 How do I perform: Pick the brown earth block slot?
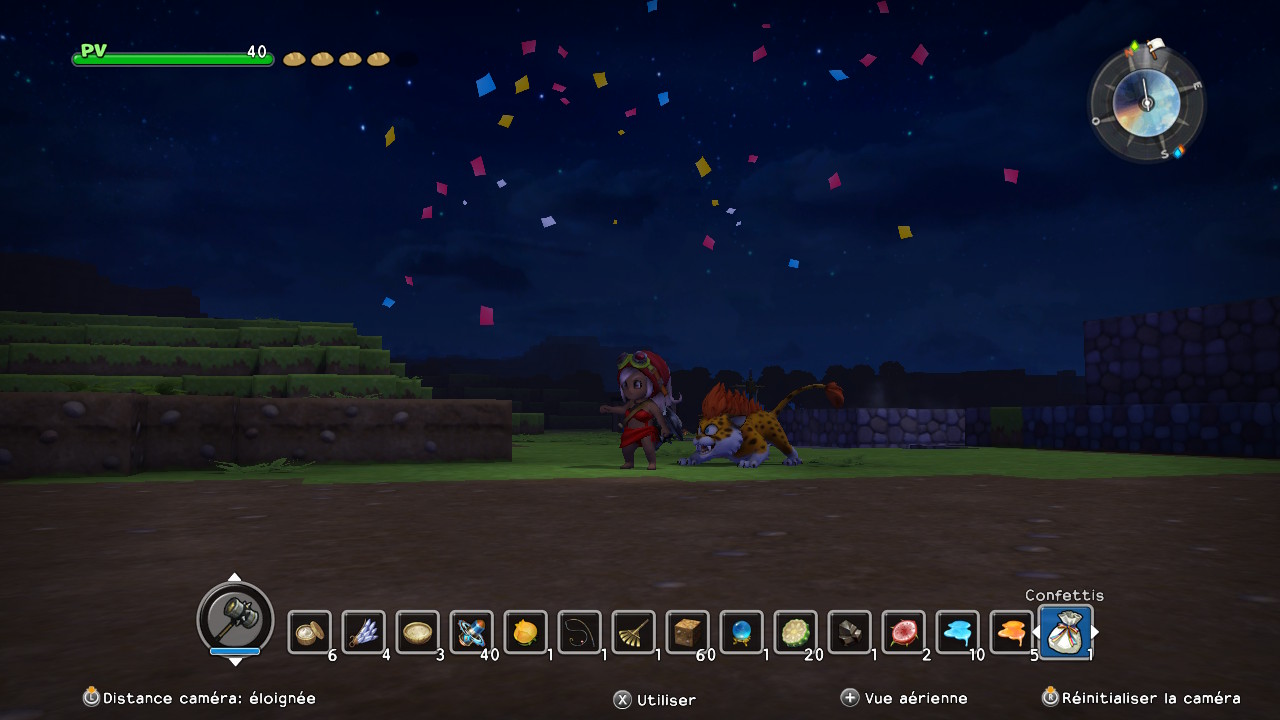tap(688, 632)
